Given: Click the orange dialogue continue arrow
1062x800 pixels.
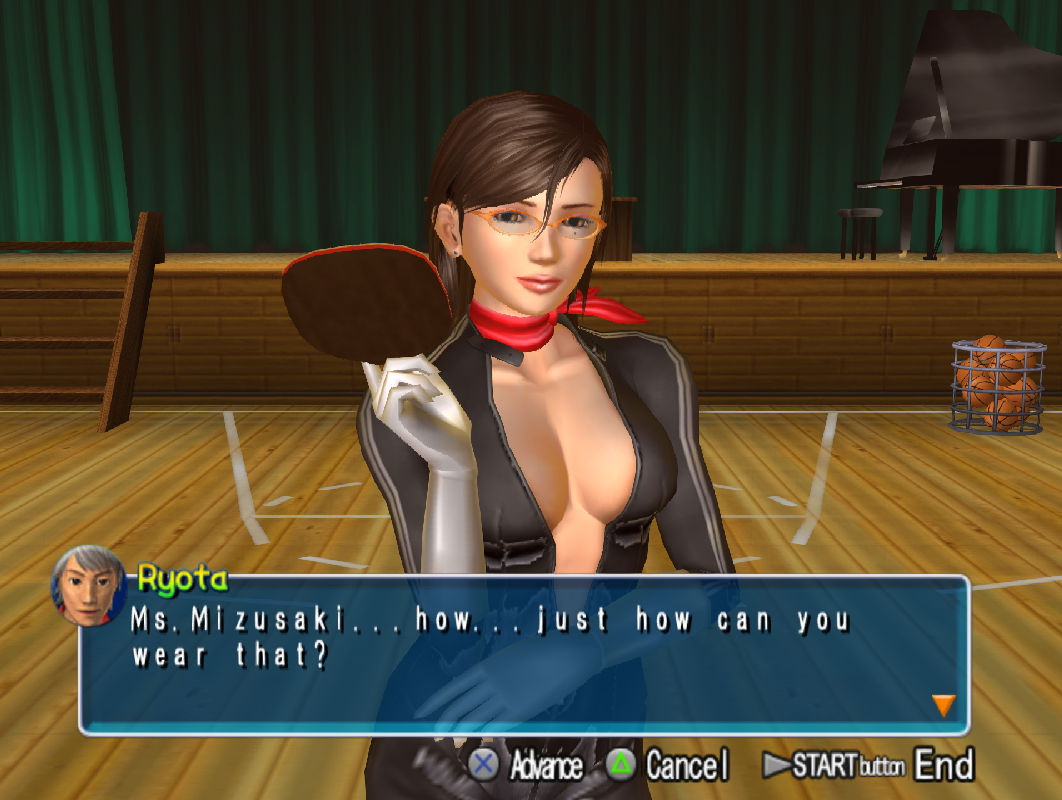Looking at the screenshot, I should pos(943,705).
